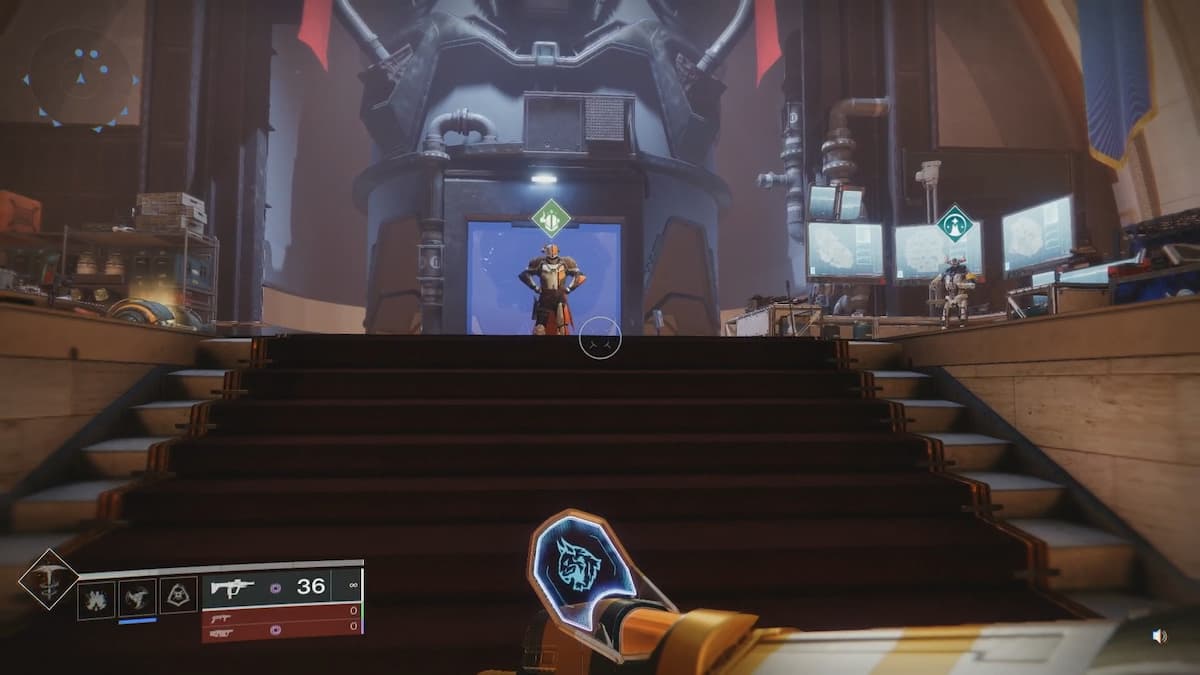Select the hammer super ability diamond icon

tap(48, 579)
